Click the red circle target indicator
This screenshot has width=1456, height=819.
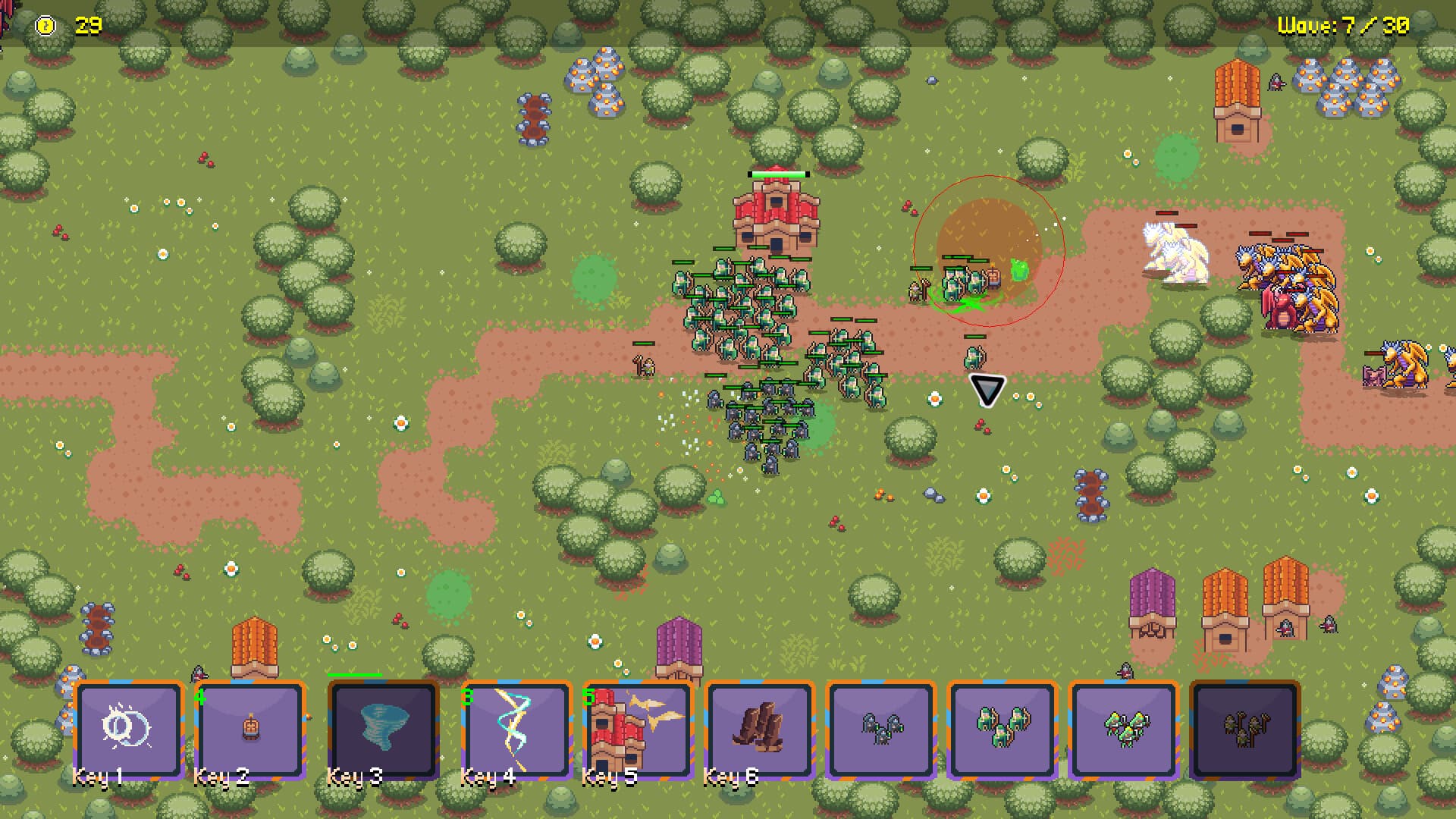(x=991, y=250)
